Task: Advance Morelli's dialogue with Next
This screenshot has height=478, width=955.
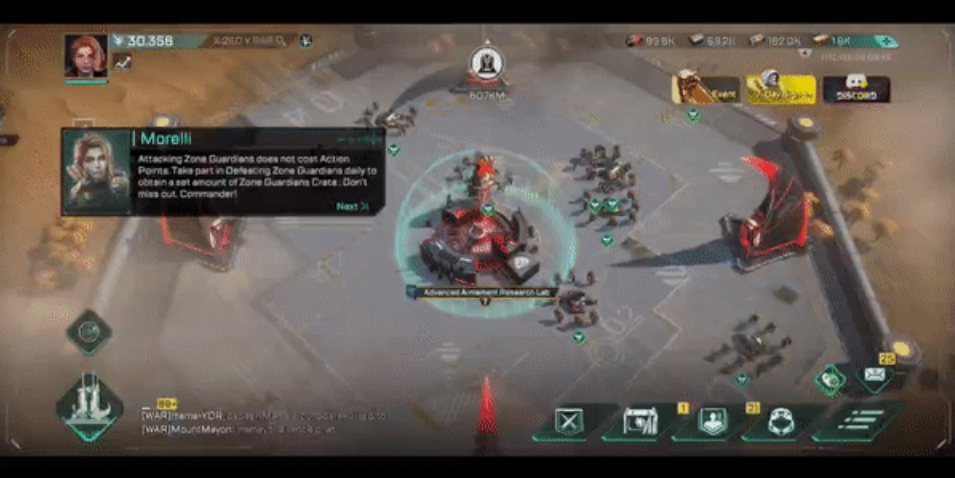Action: [353, 207]
